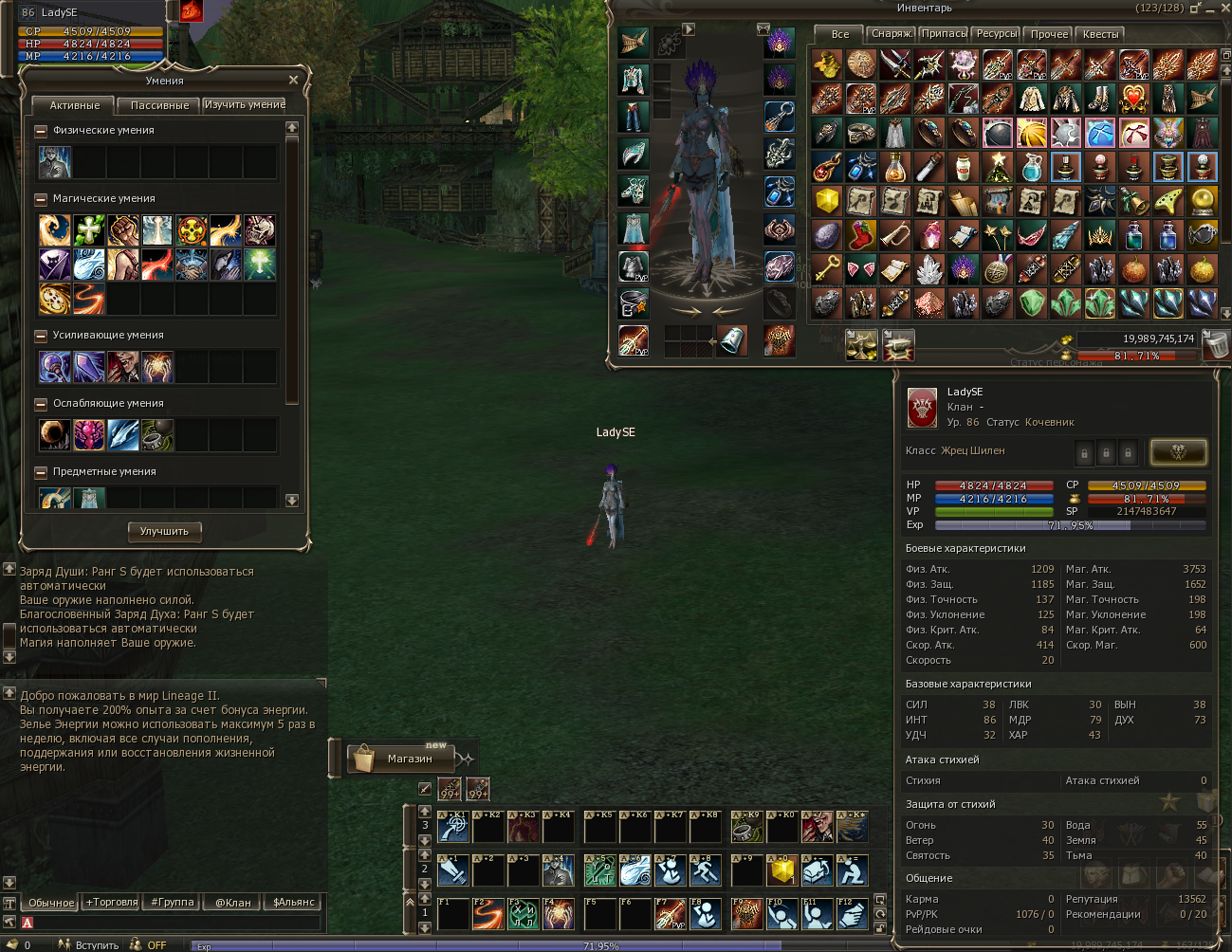Image resolution: width=1232 pixels, height=952 pixels.
Task: Collapse the Магические умения section
Action: 41,199
